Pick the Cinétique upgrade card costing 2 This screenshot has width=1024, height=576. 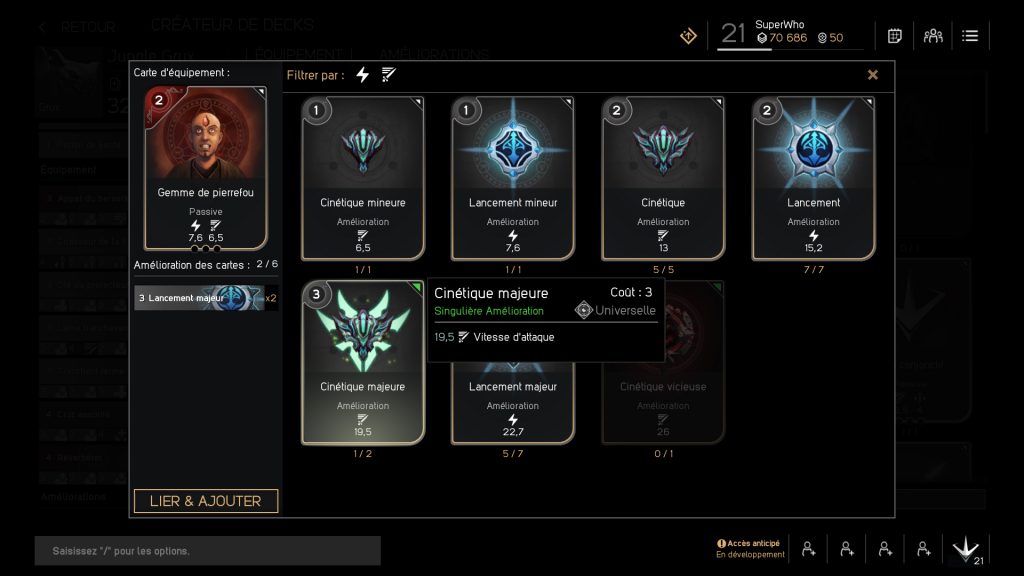coord(663,178)
